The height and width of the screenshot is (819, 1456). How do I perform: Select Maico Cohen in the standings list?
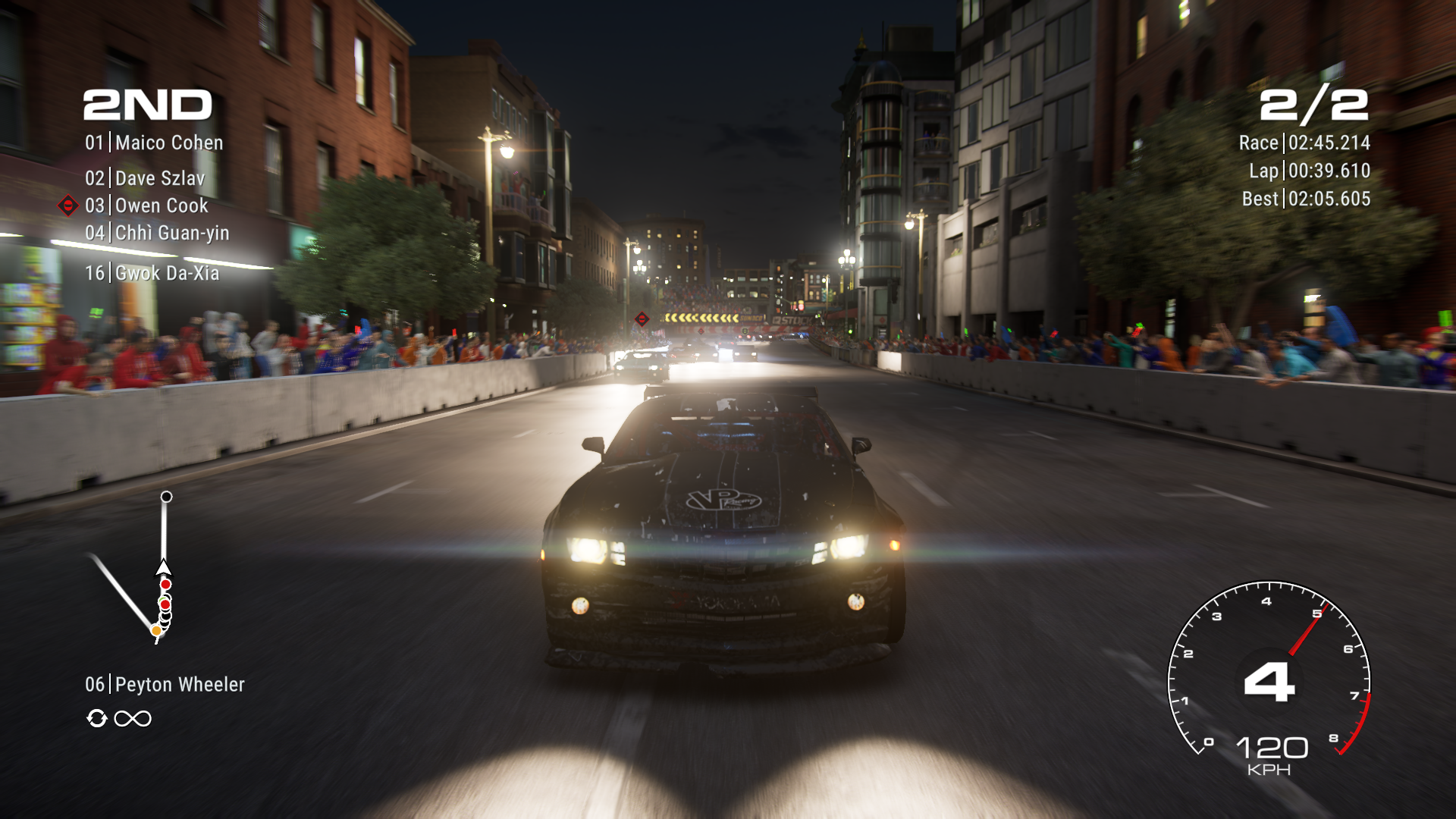(154, 143)
